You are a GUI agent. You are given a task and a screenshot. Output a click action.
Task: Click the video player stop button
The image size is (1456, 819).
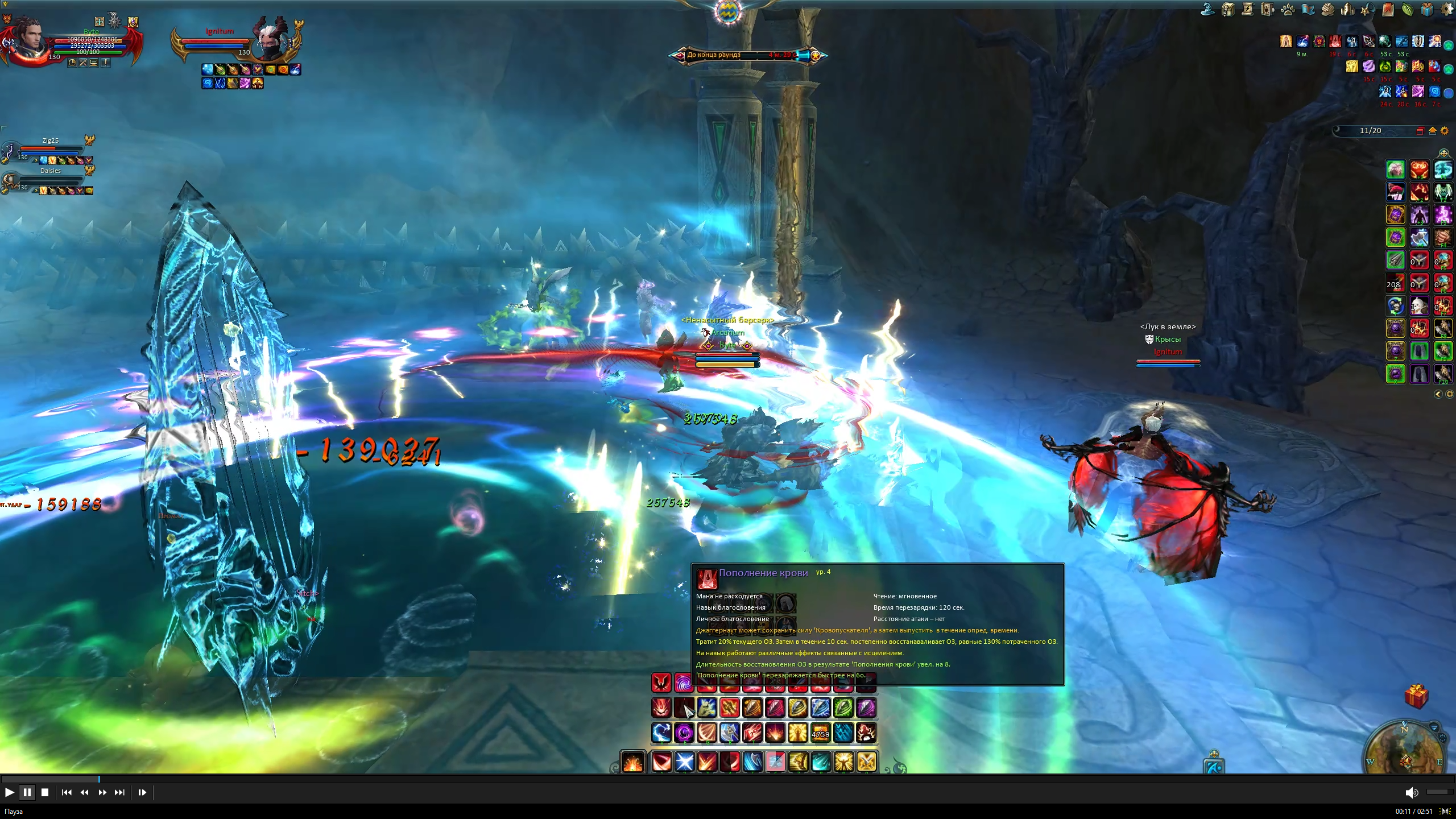coord(45,792)
